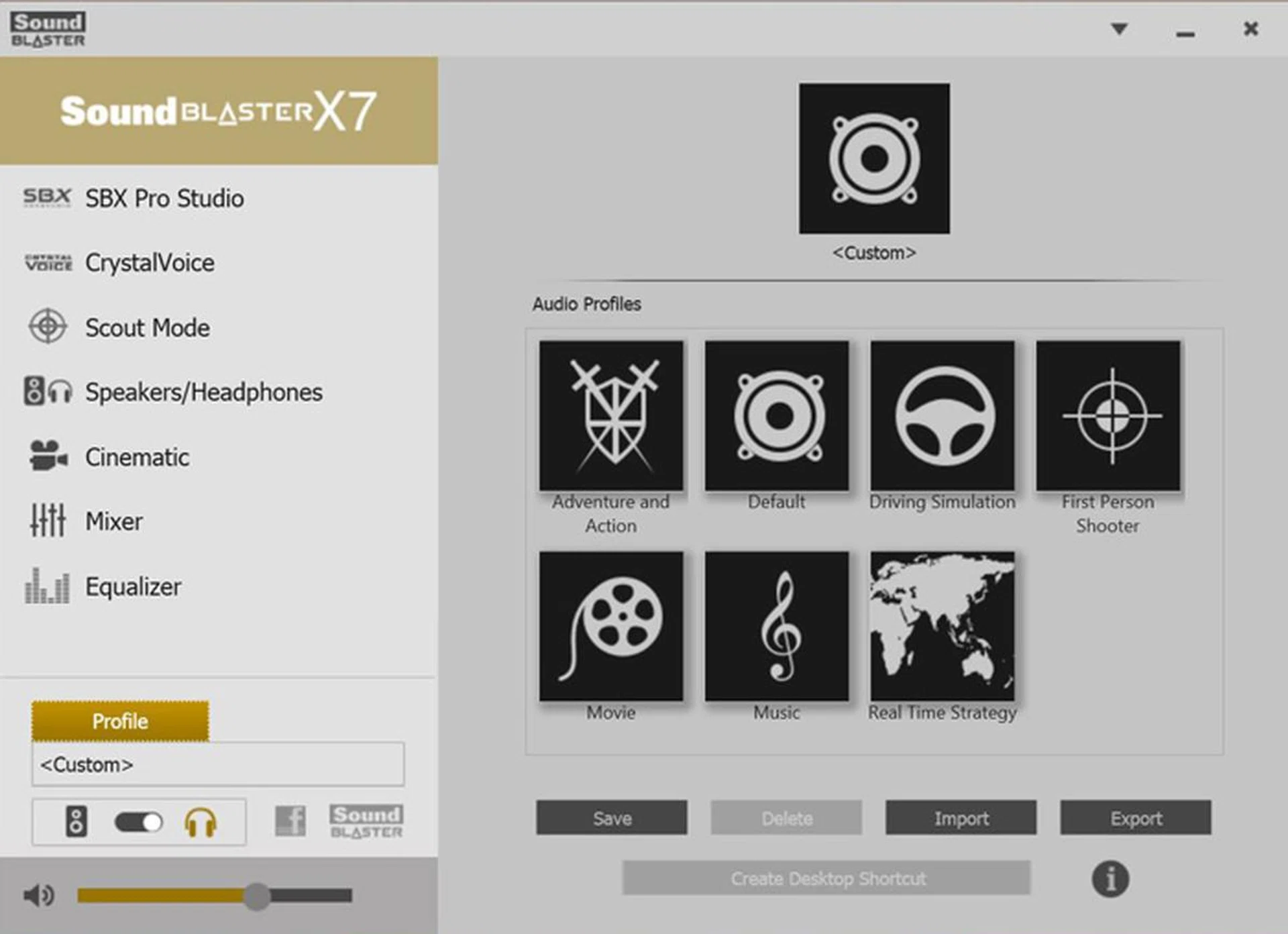Pick the Driving Simulation profile
The image size is (1288, 934).
943,416
